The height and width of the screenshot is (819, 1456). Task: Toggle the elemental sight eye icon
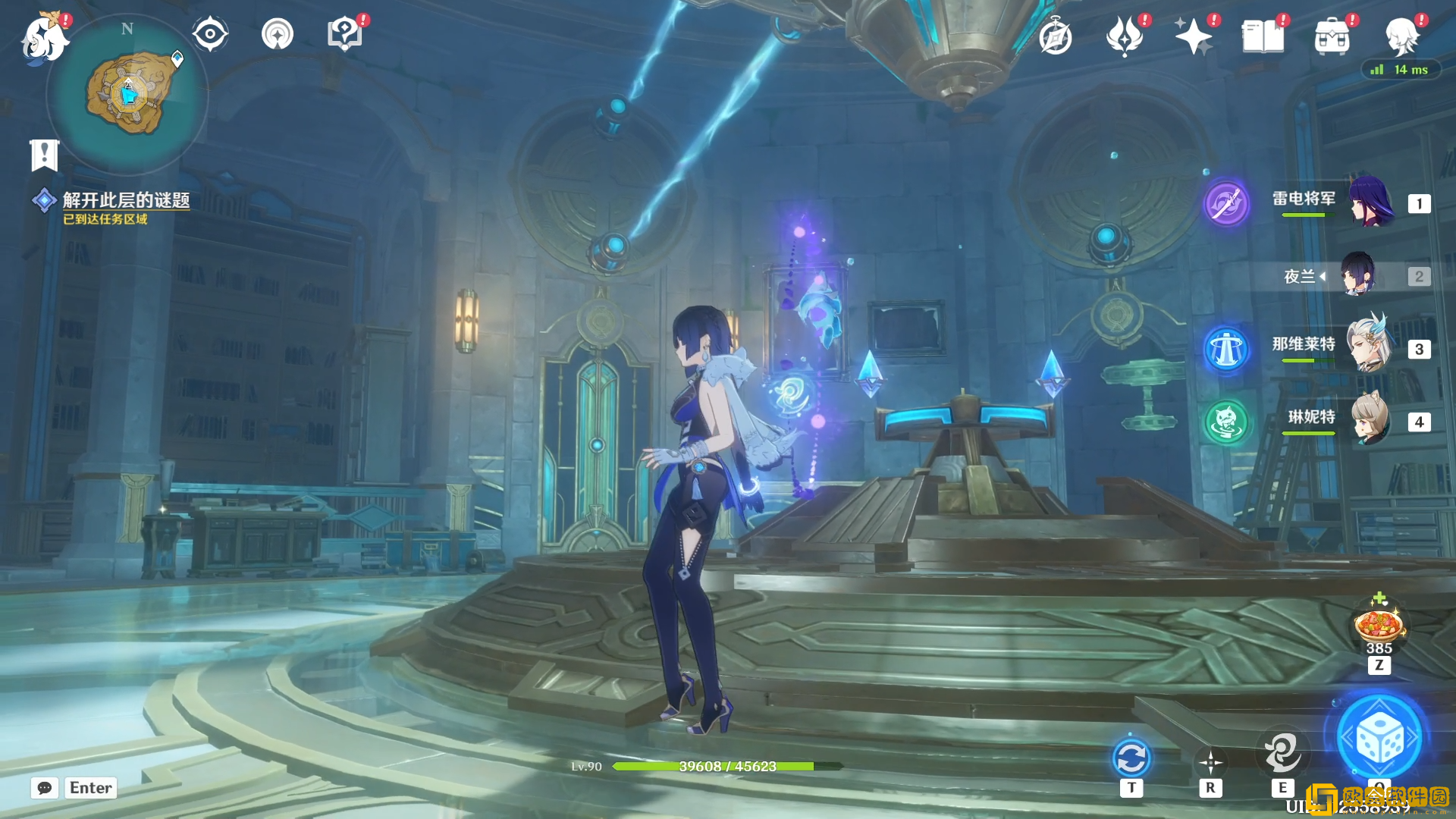click(x=210, y=34)
